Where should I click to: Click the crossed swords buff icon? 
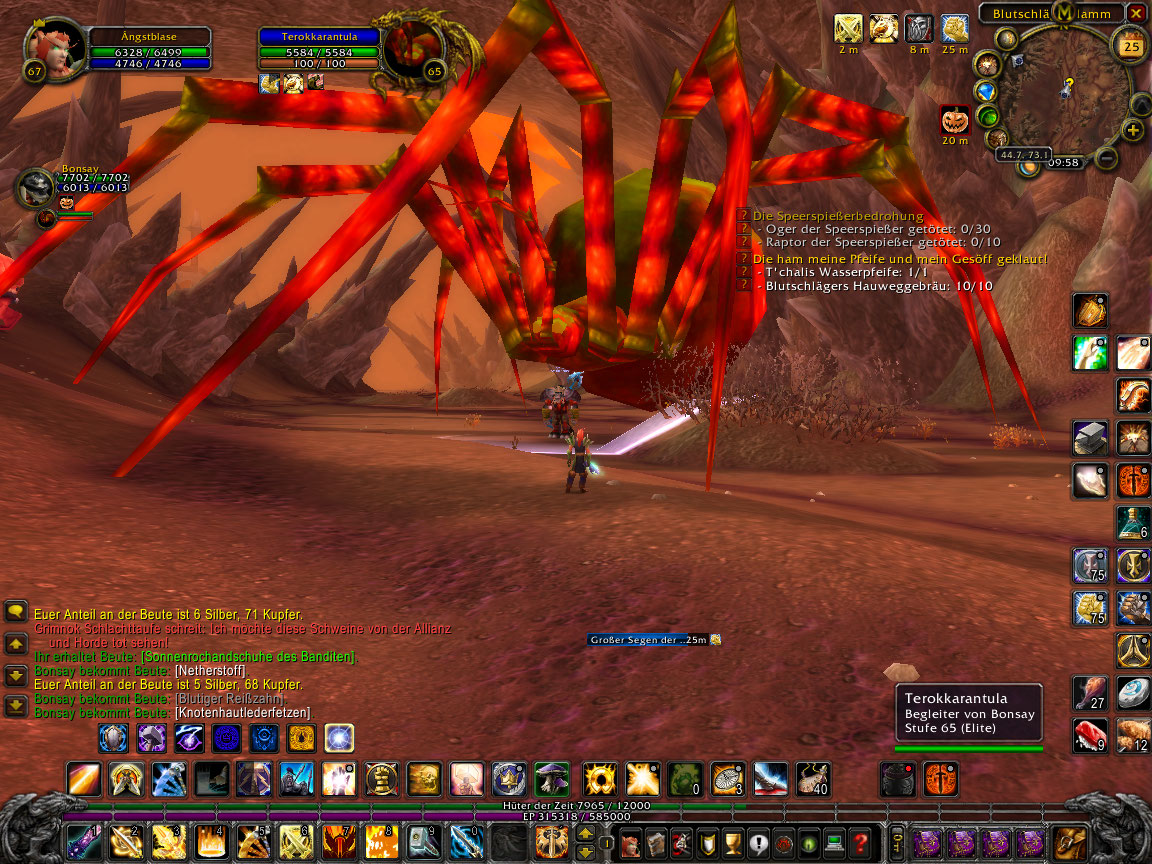click(848, 29)
